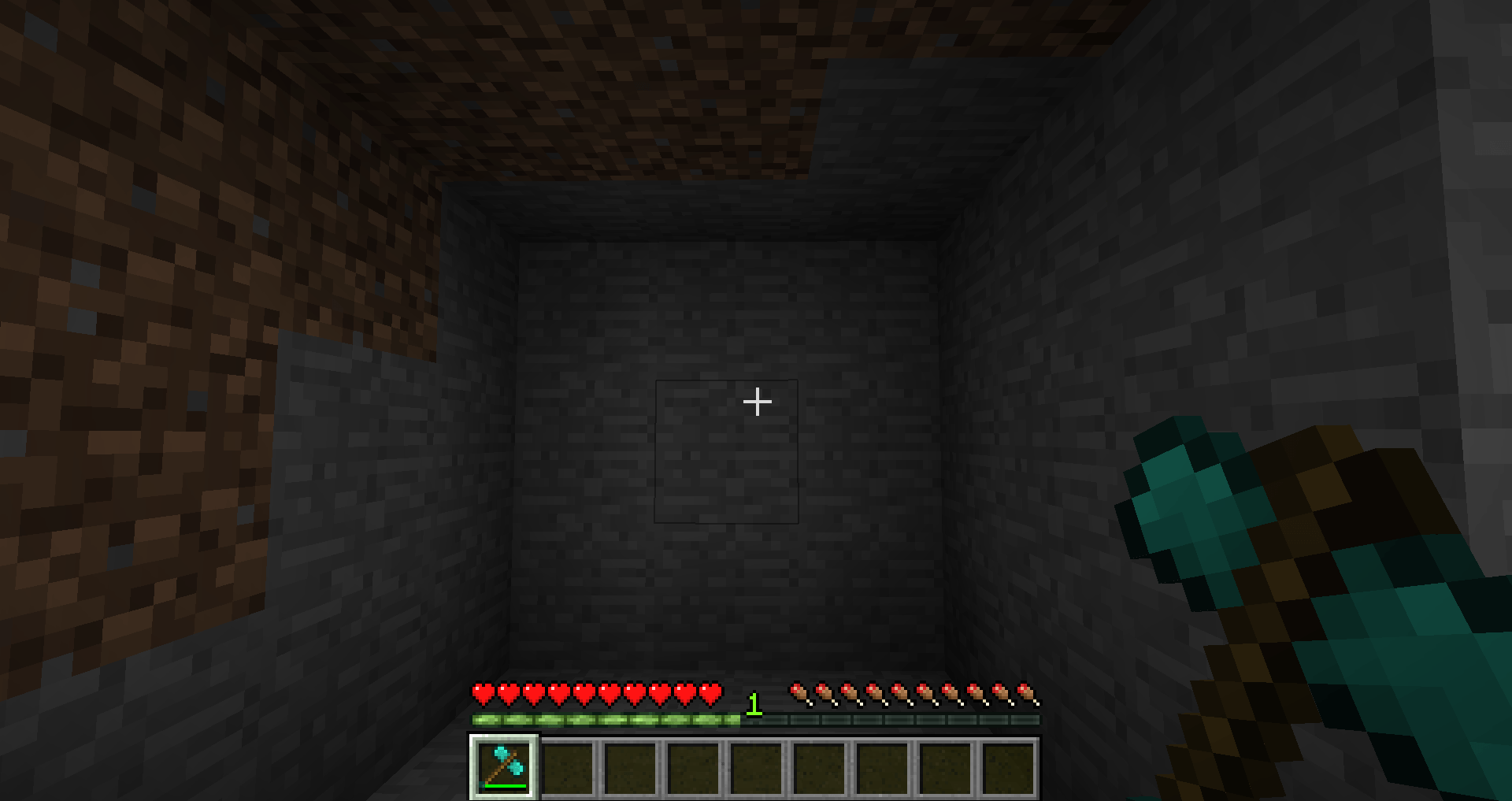Click the crosshair at screen center

click(758, 402)
